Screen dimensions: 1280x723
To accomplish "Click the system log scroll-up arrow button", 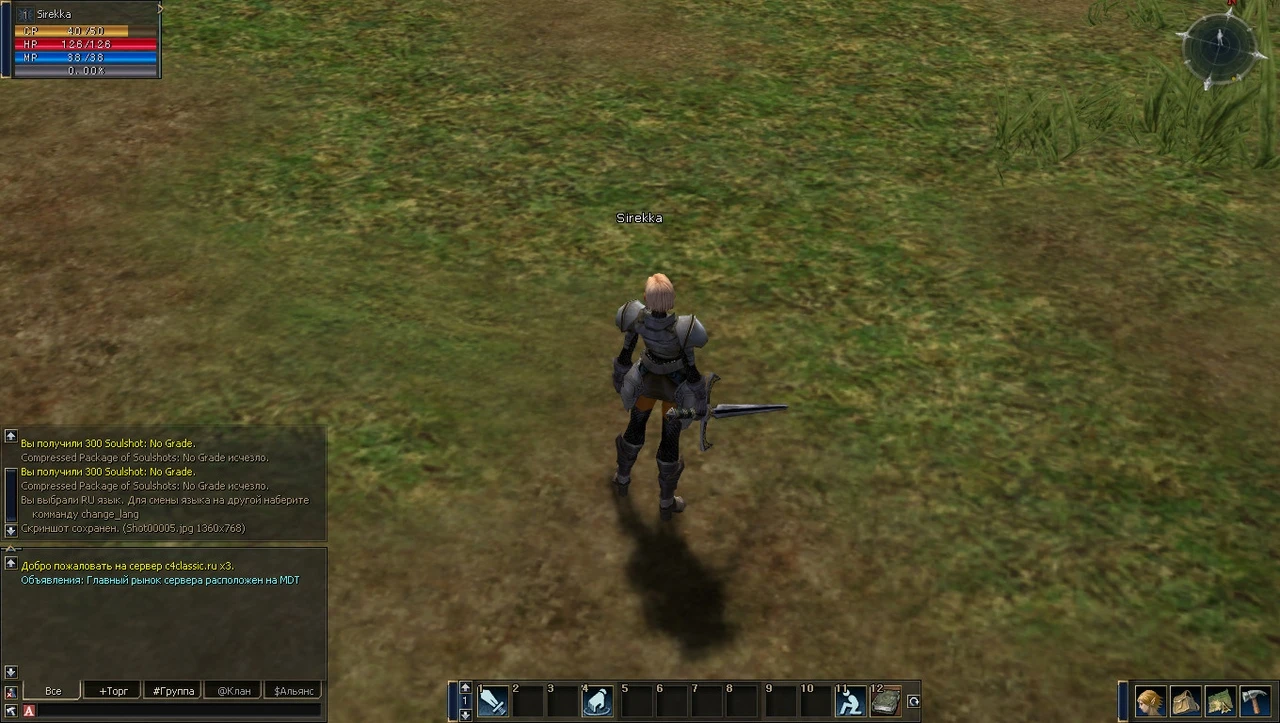I will coord(10,435).
